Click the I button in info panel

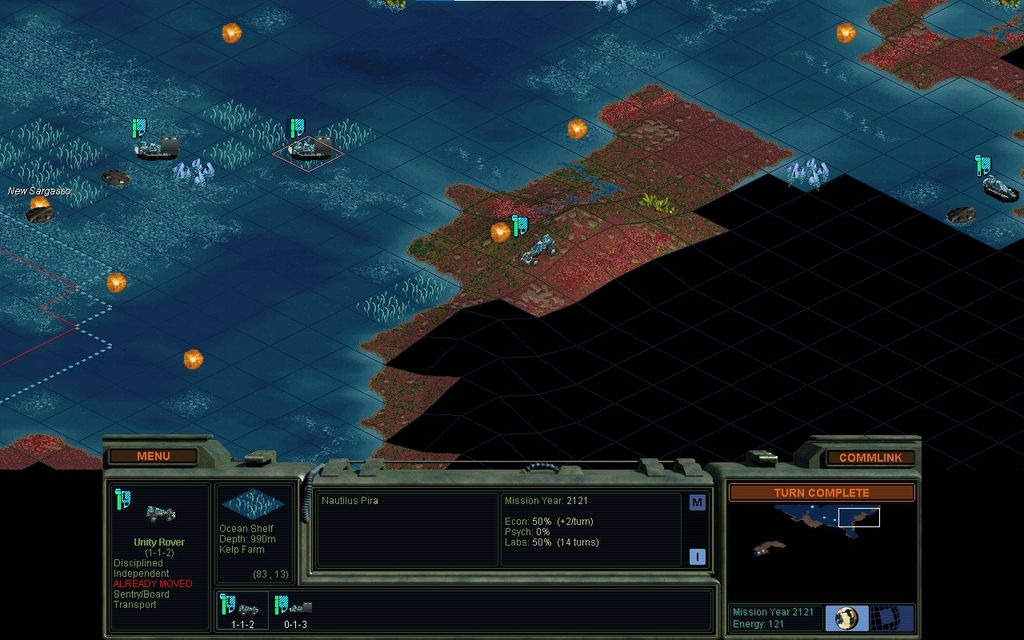697,557
